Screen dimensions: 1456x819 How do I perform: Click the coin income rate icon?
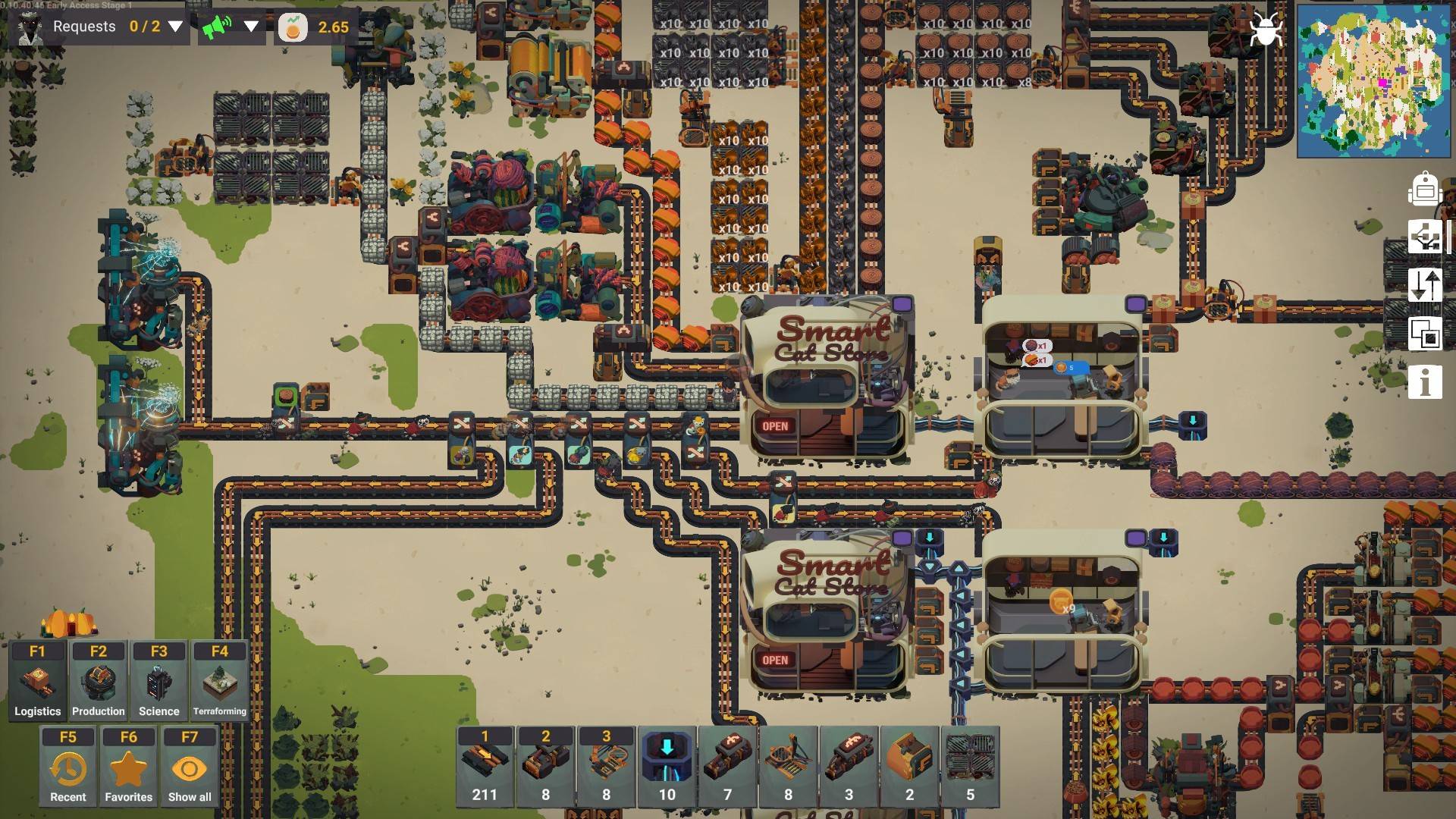point(293,28)
